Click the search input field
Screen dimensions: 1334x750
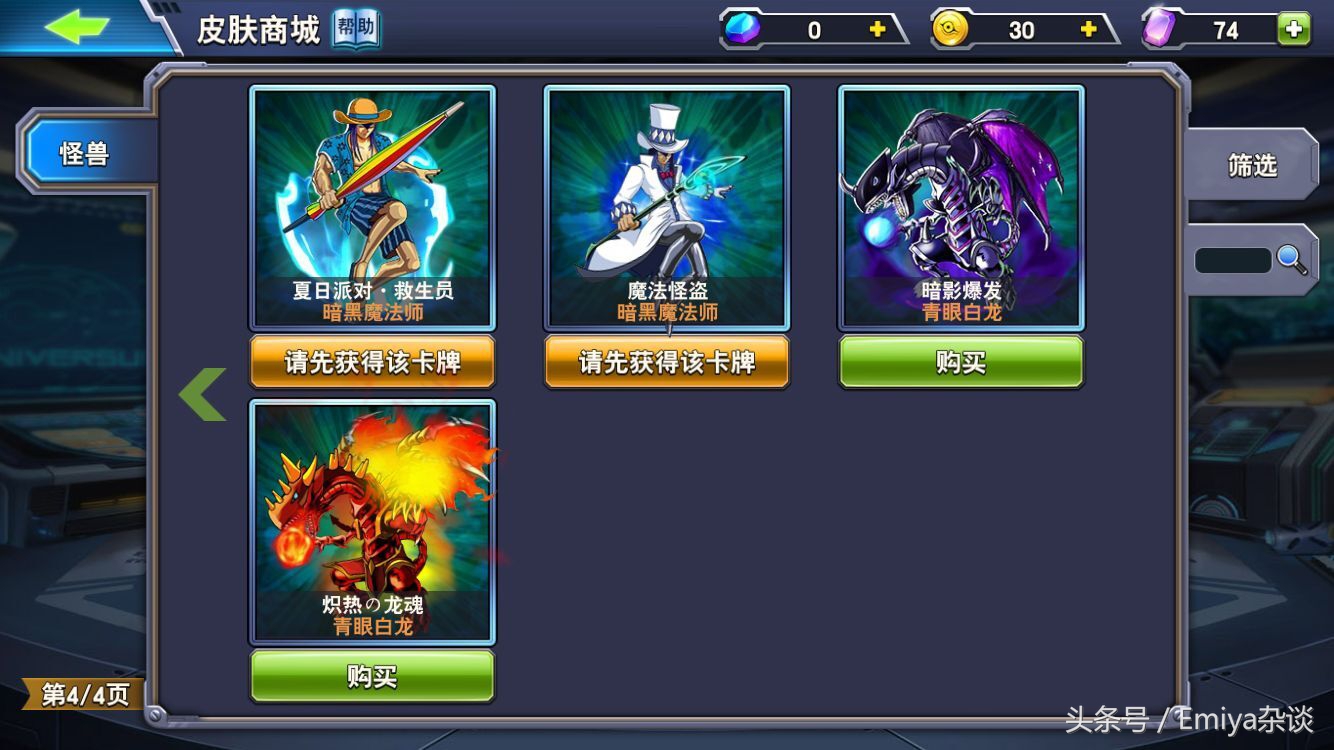1235,258
